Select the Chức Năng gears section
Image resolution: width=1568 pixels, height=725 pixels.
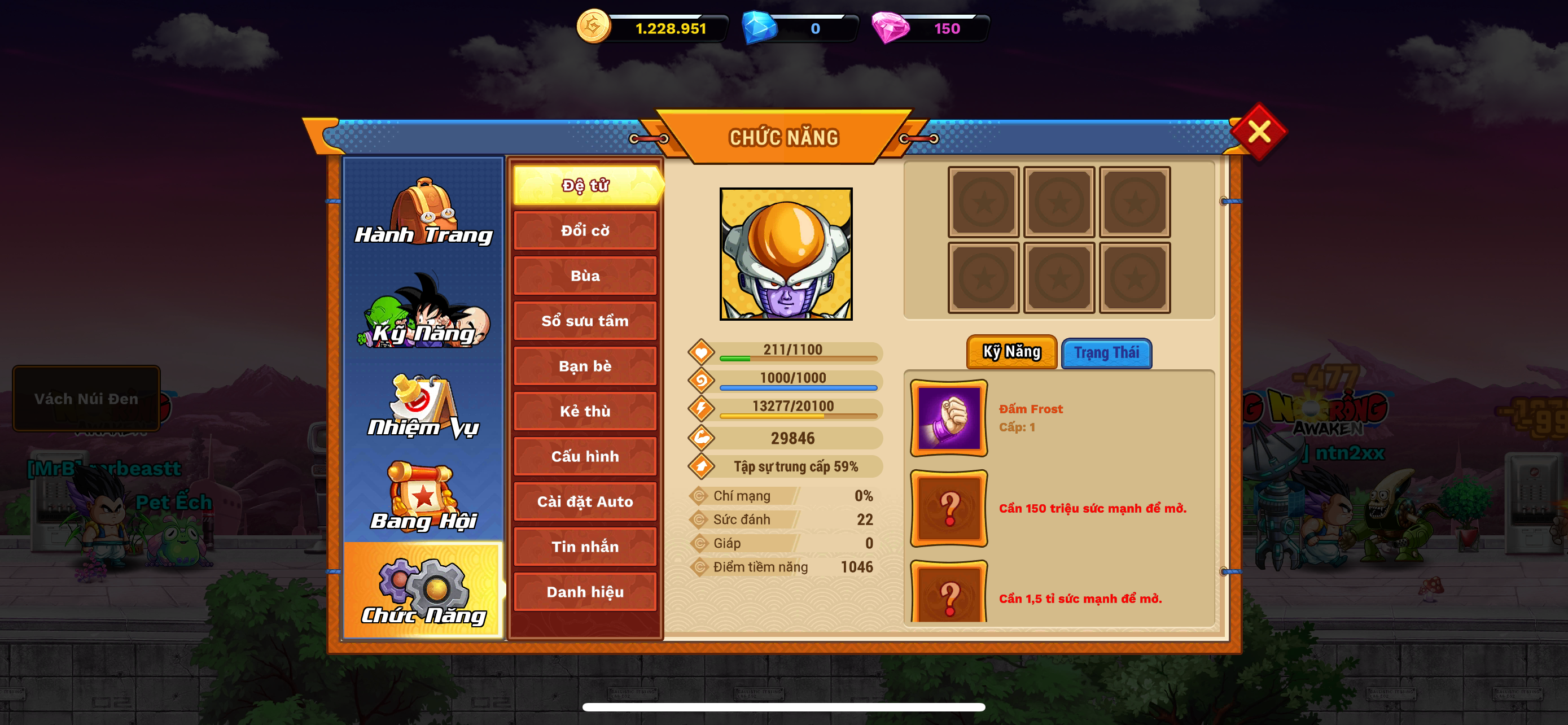tap(424, 591)
